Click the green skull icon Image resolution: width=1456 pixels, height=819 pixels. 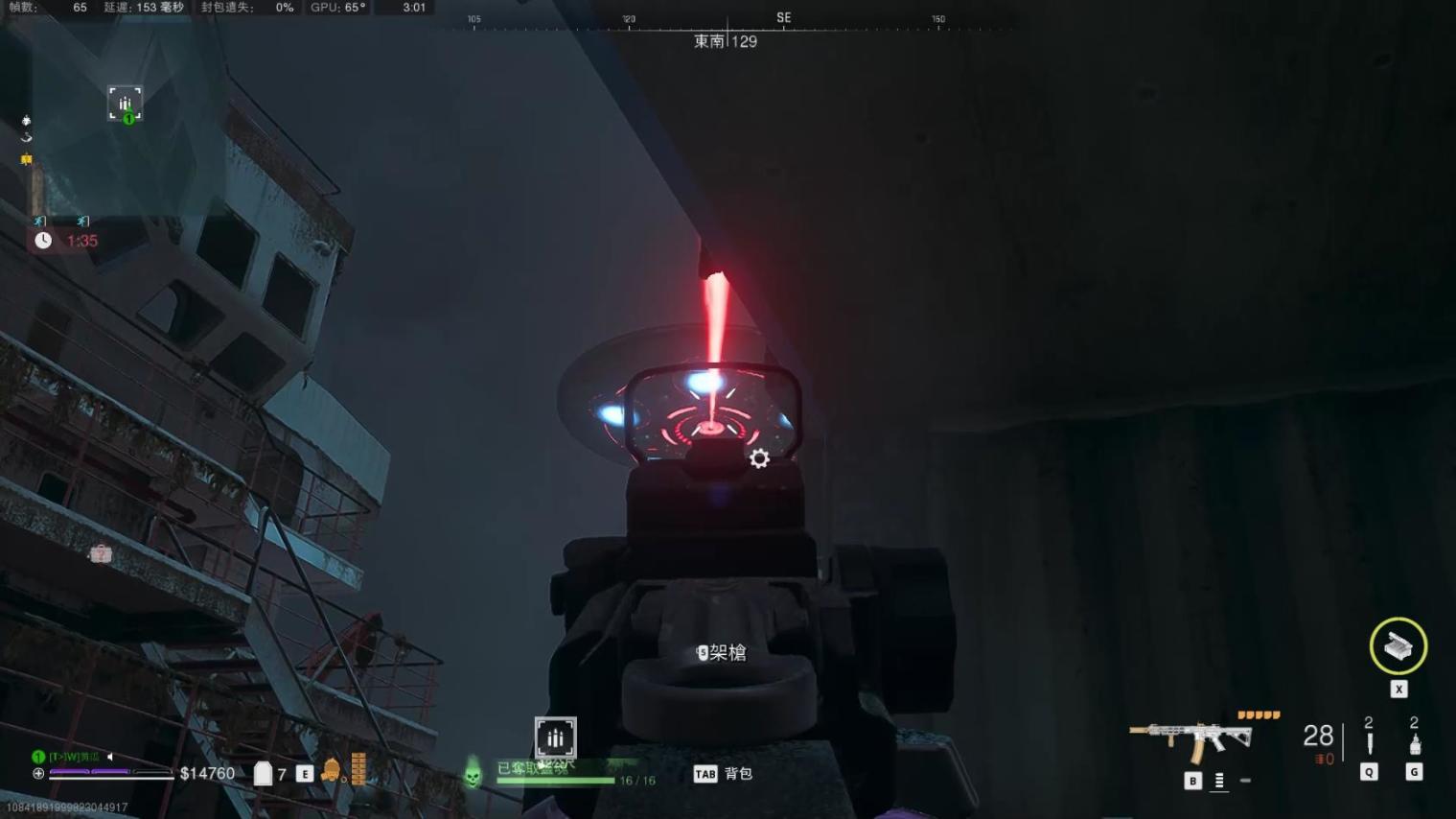(x=473, y=772)
